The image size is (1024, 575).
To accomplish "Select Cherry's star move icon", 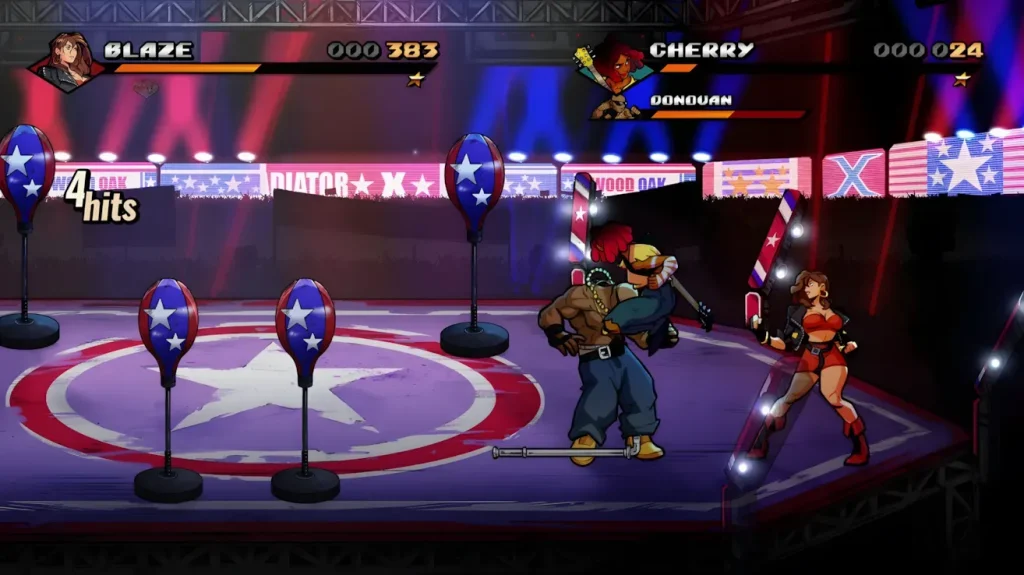I will 961,79.
